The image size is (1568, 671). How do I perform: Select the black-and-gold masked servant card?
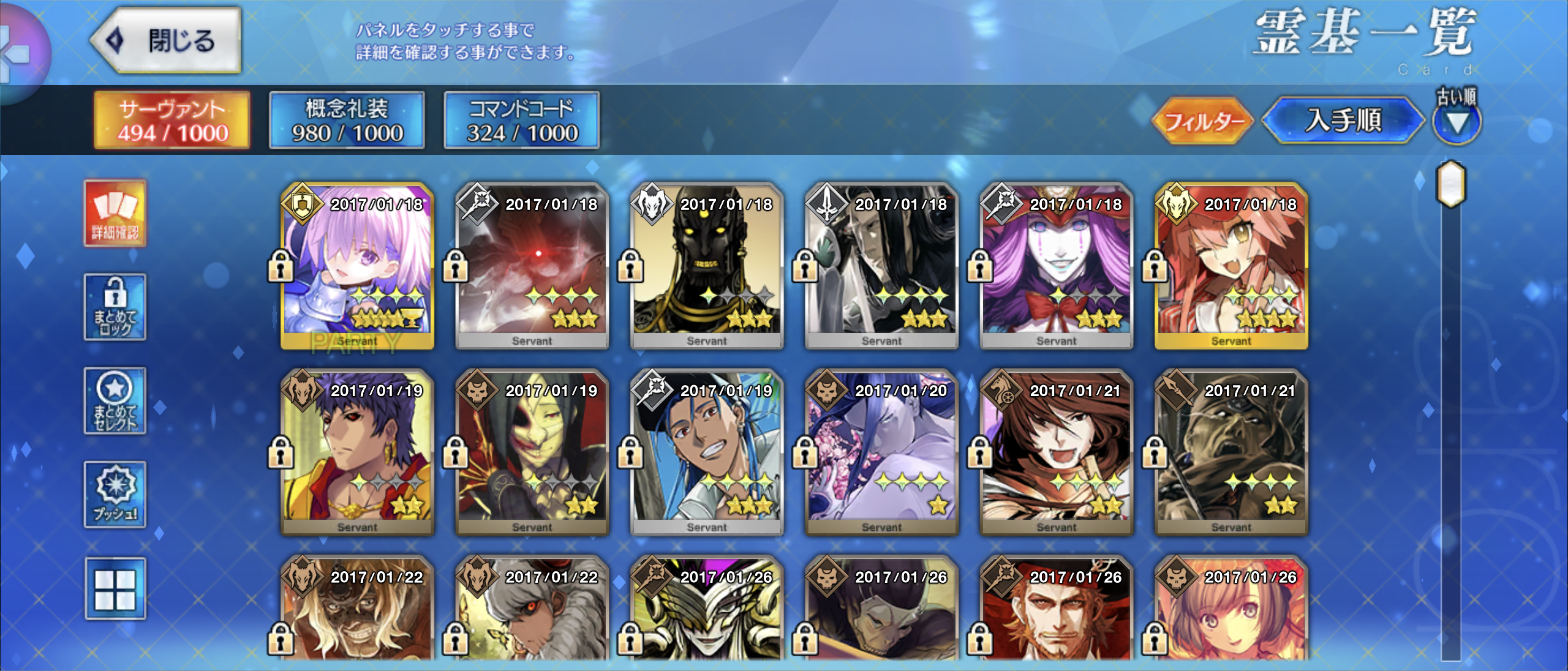(707, 266)
